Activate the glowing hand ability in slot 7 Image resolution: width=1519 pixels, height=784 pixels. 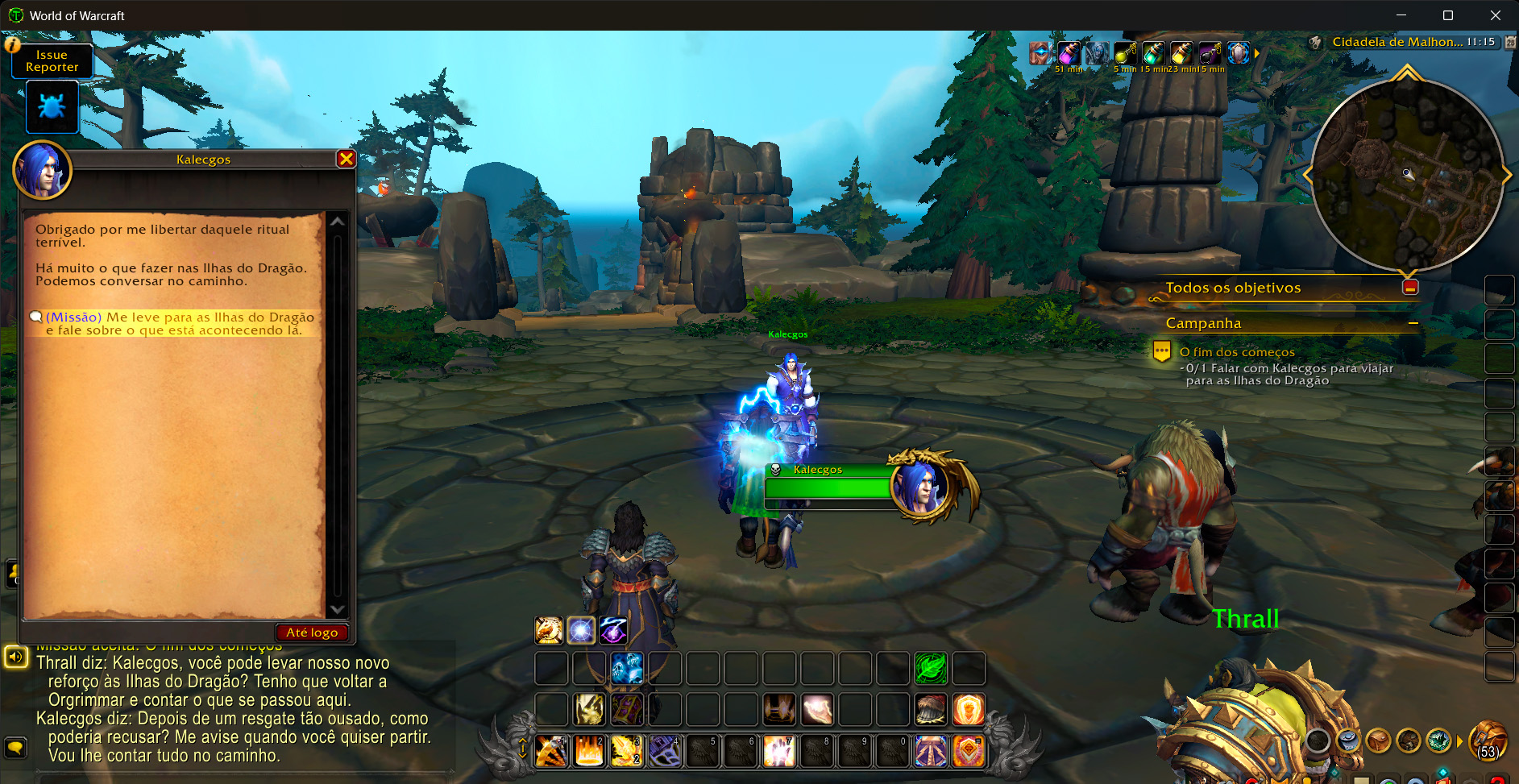point(779,751)
